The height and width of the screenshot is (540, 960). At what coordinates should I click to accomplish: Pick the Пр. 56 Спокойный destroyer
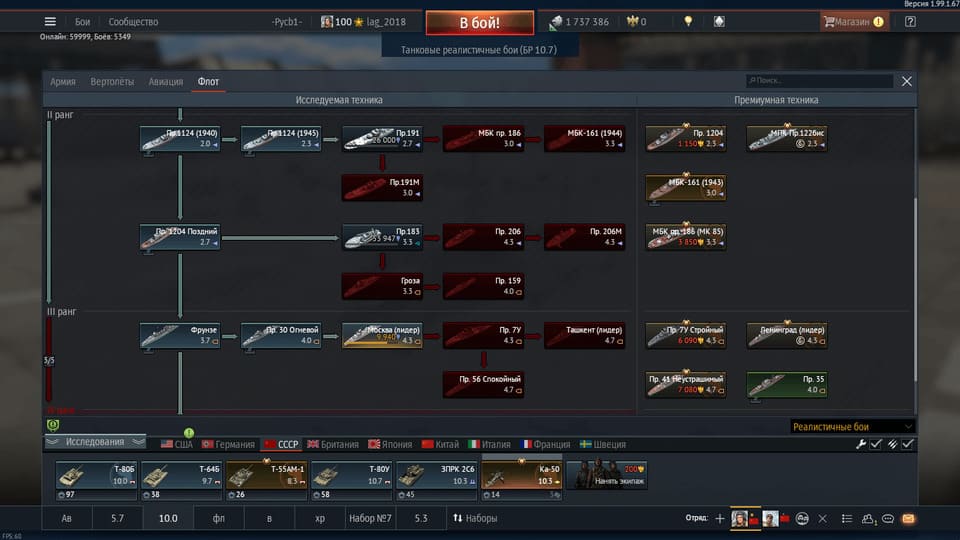tap(484, 384)
